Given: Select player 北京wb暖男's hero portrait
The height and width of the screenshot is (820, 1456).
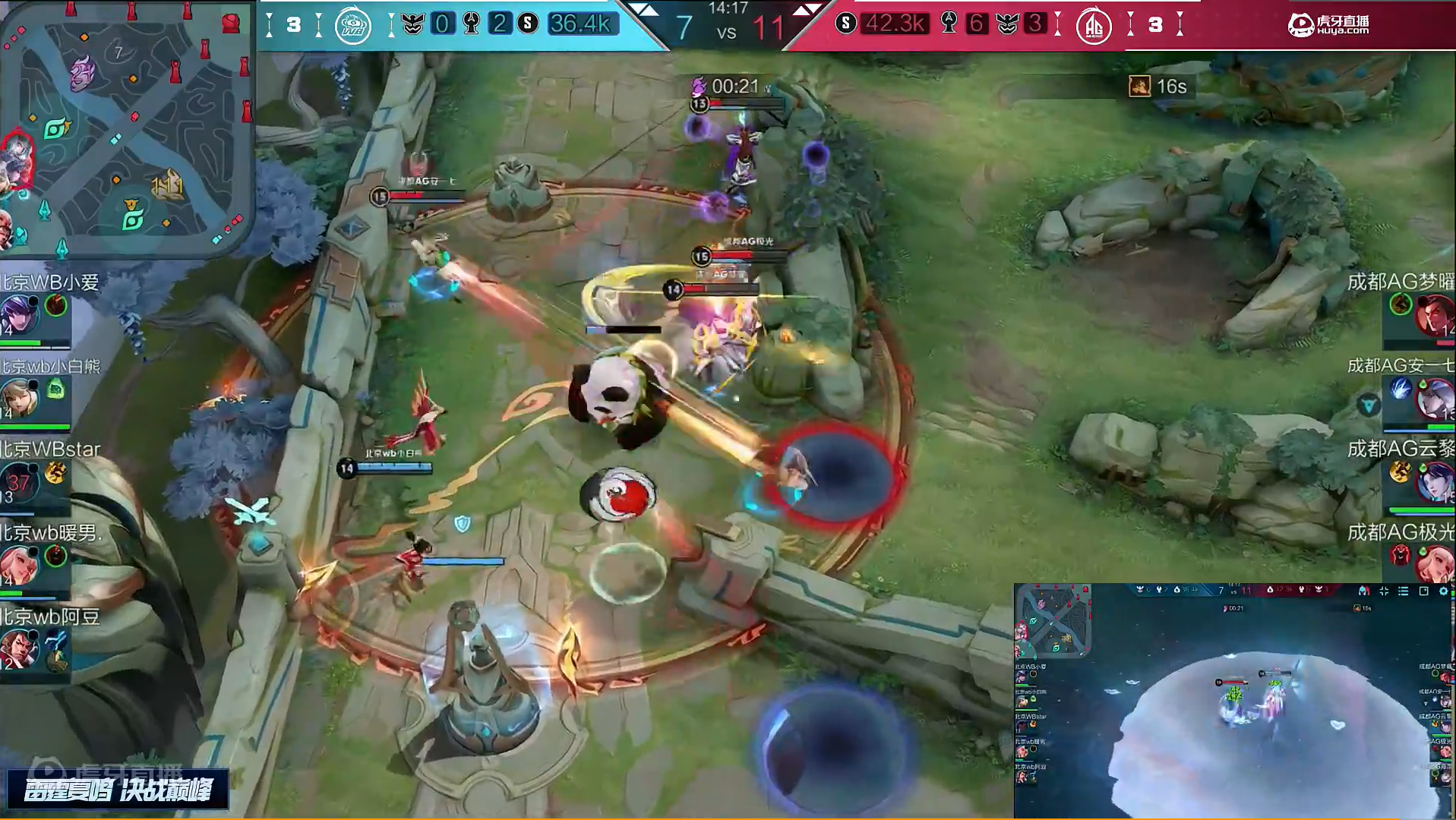Looking at the screenshot, I should tap(18, 565).
